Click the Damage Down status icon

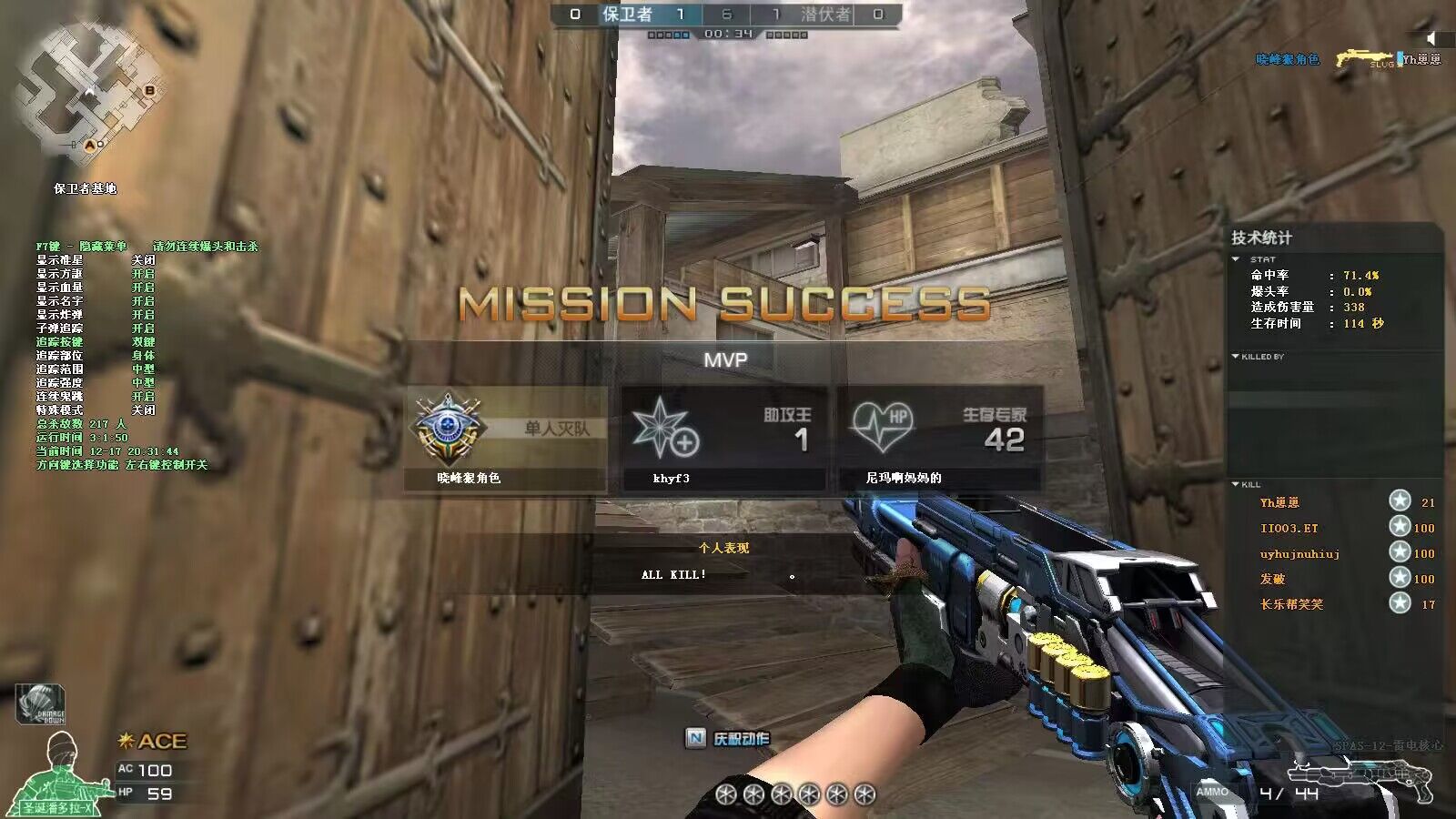[40, 704]
